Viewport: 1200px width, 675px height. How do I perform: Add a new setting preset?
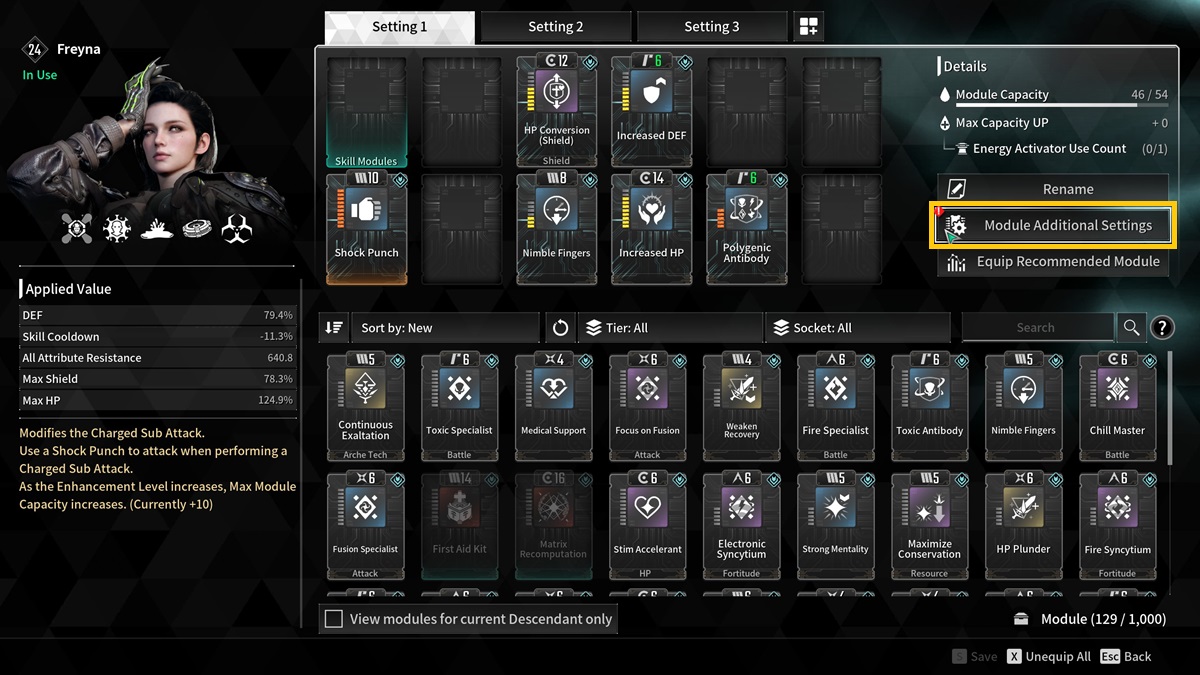click(x=808, y=27)
